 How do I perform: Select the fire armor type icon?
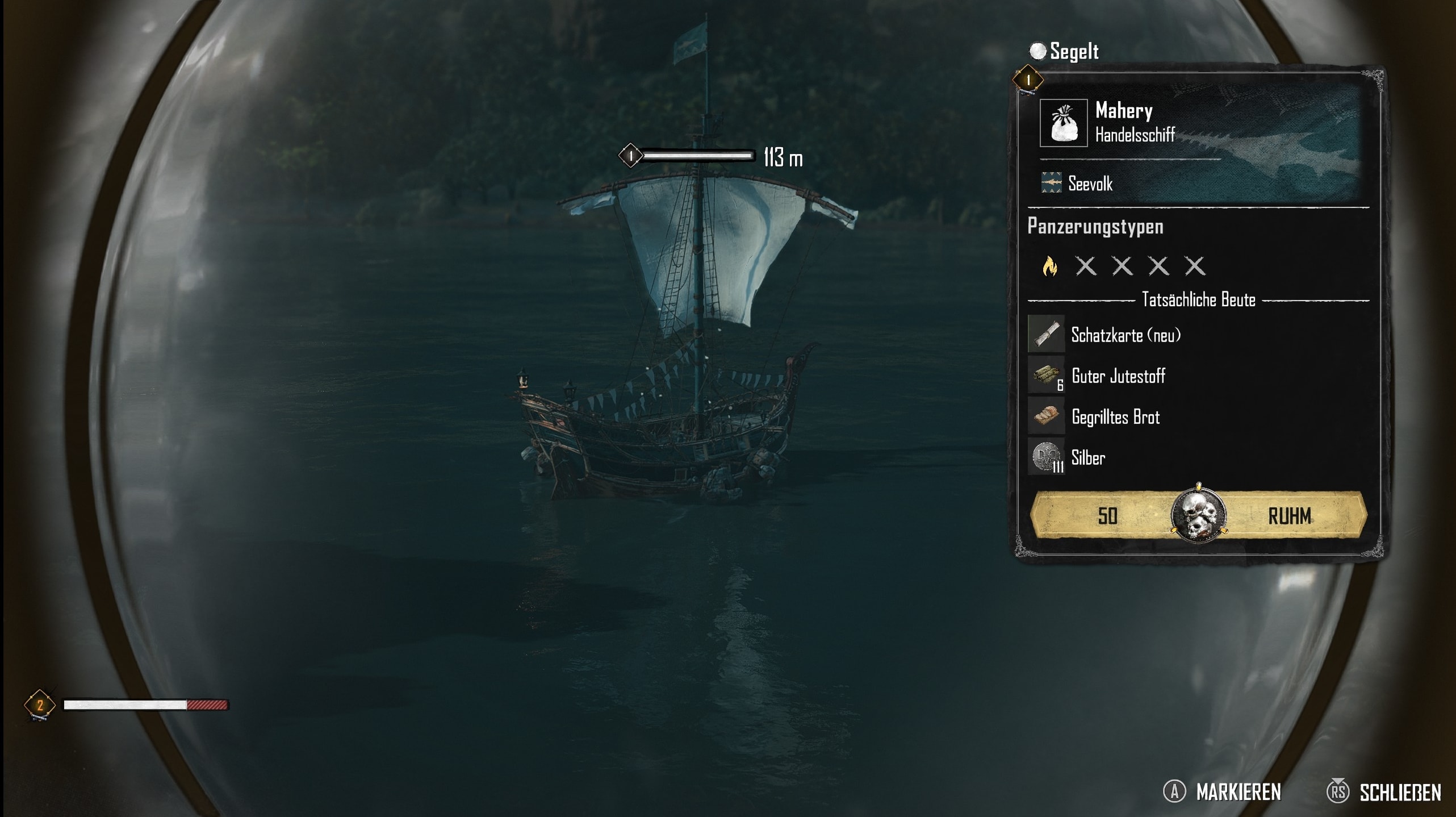(1050, 266)
